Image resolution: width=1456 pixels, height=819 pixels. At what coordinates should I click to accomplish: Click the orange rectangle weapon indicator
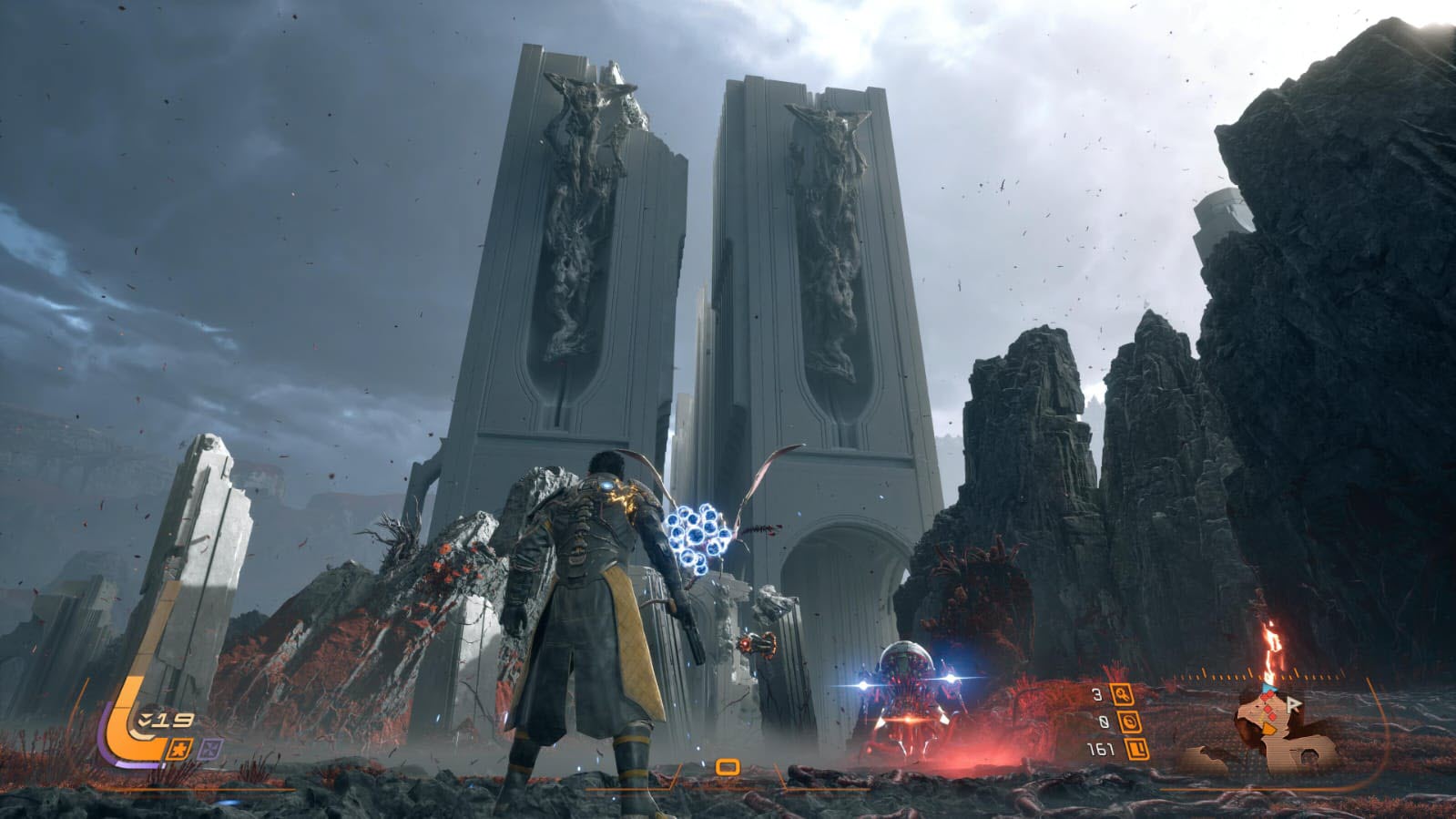[x=726, y=766]
